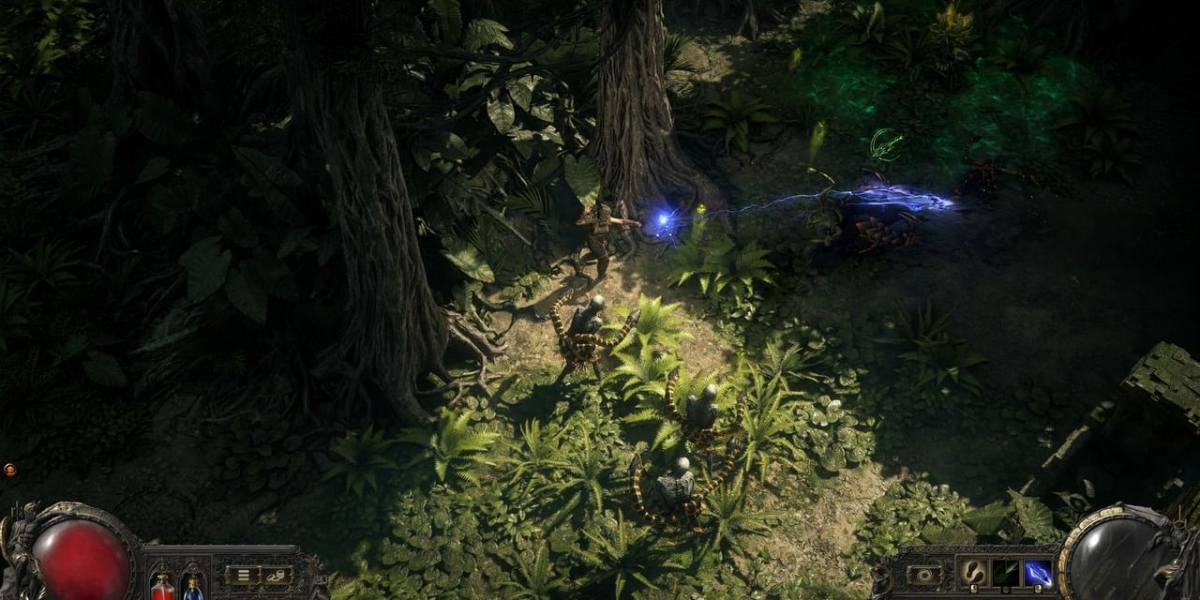Viewport: 1200px width, 600px height.
Task: Click the coins shop button
Action: click(x=275, y=575)
